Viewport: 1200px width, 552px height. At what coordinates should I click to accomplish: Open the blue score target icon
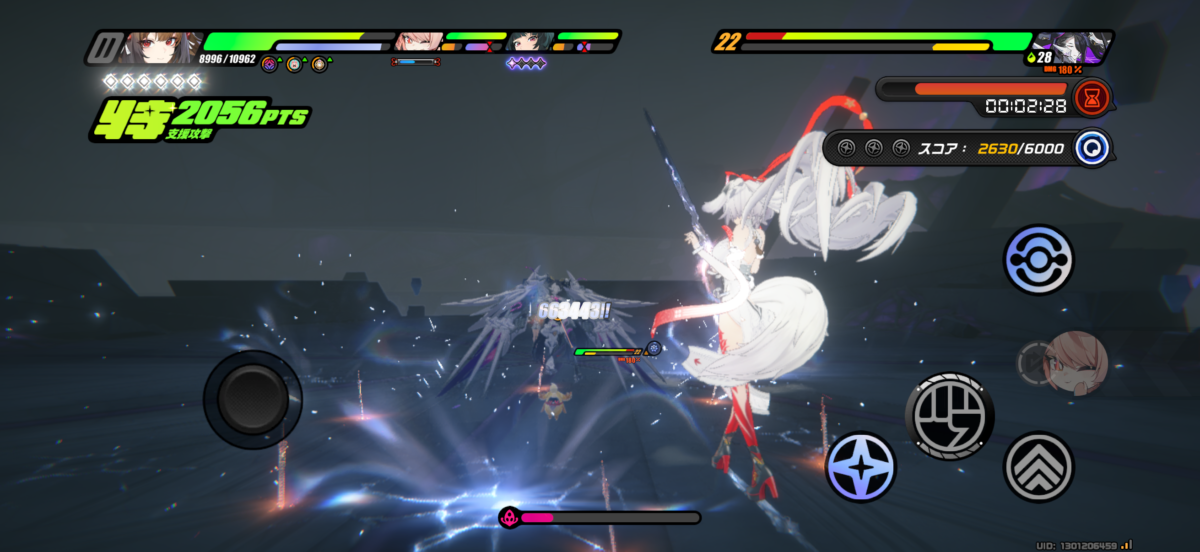[x=1092, y=148]
